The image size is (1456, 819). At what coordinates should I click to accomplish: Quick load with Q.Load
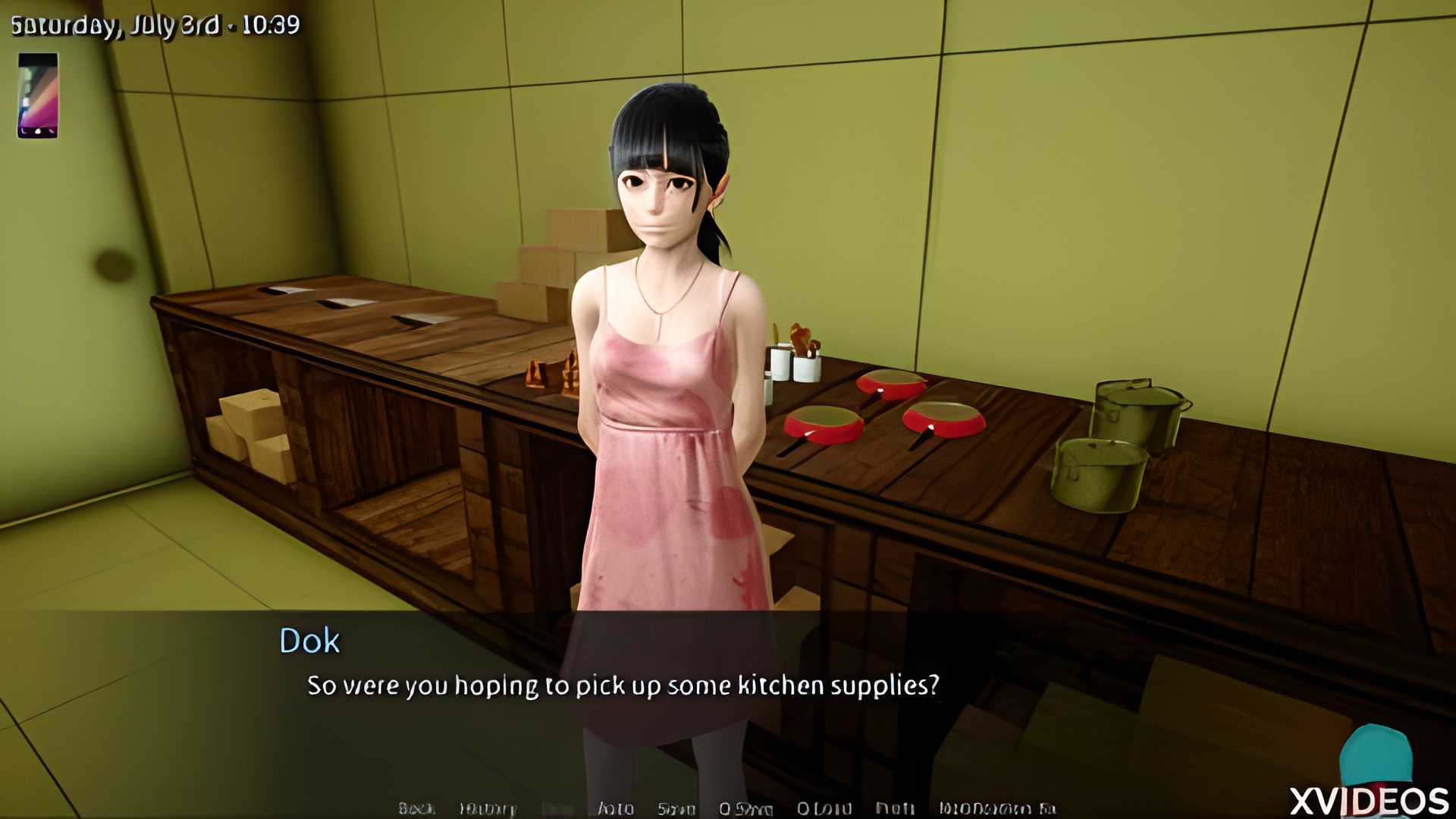pos(824,808)
